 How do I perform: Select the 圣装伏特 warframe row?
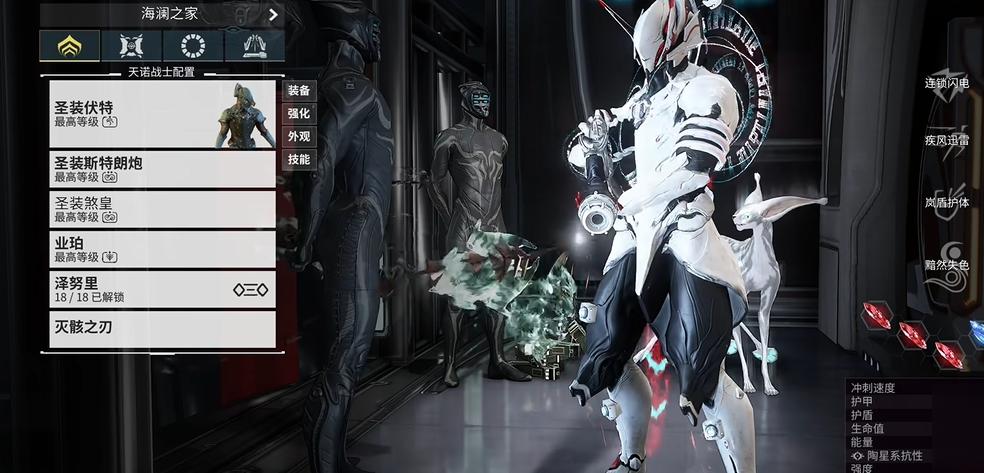coord(162,114)
